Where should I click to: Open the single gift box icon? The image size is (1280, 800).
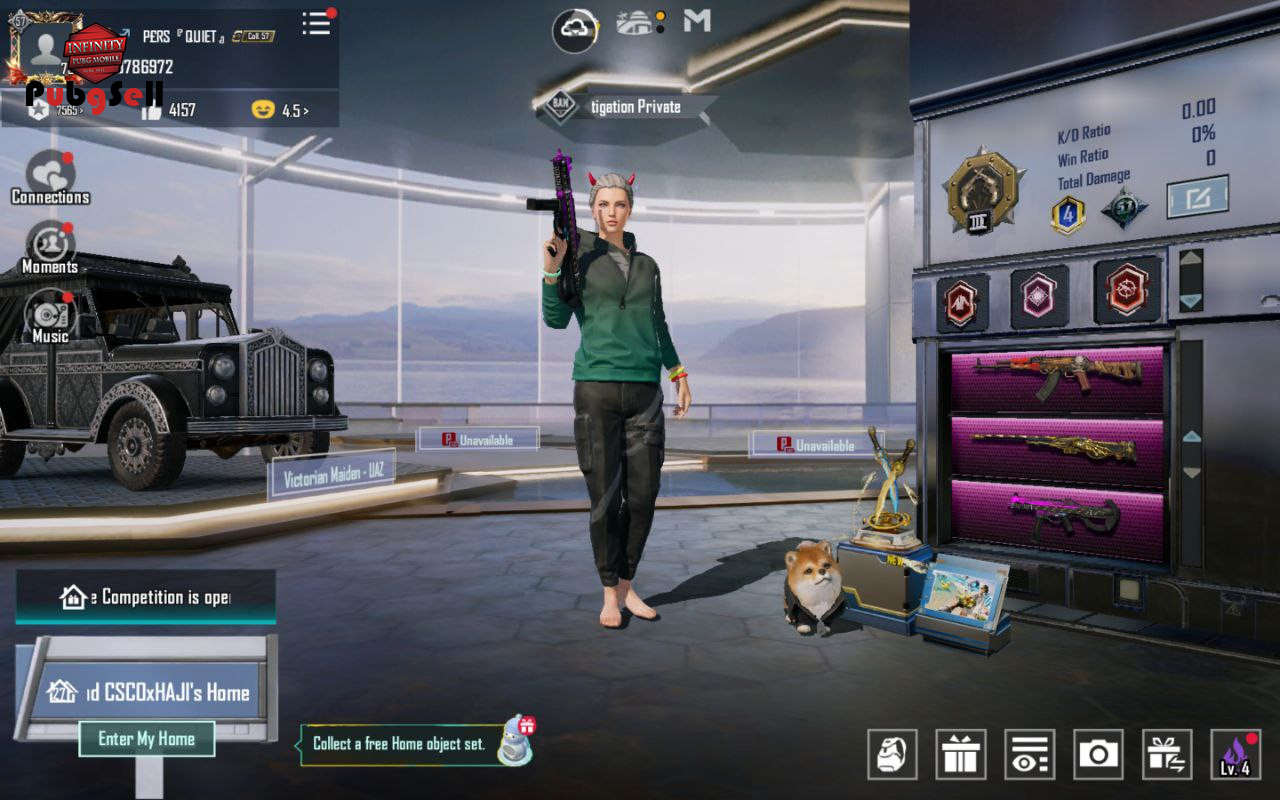[961, 754]
